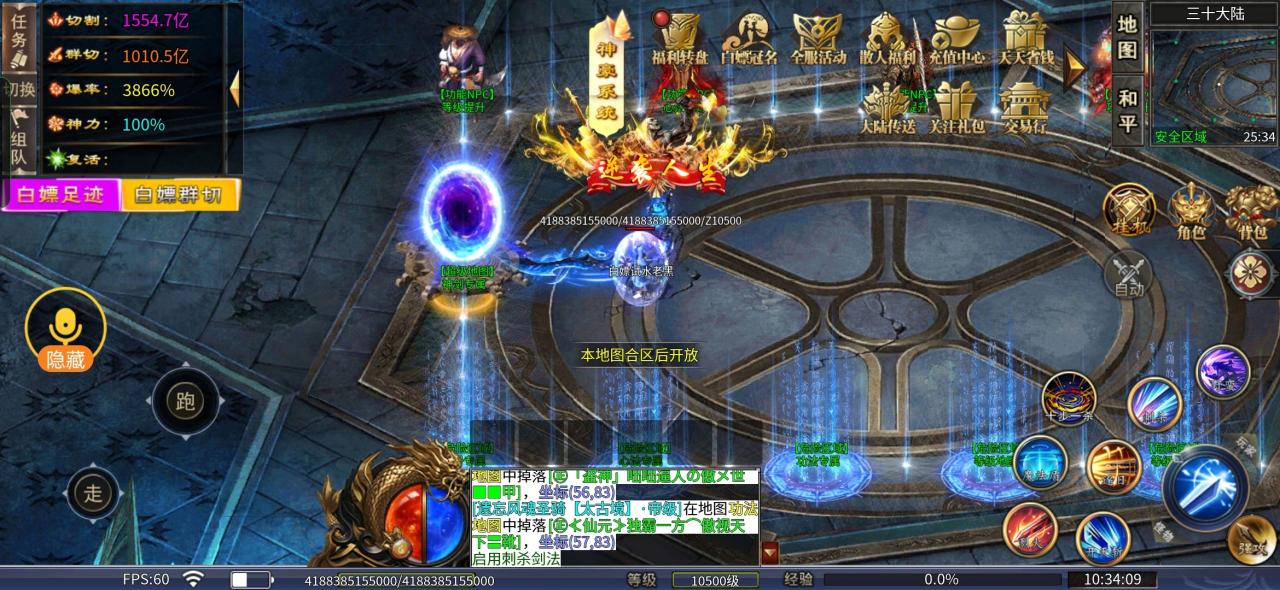Image resolution: width=1280 pixels, height=590 pixels.
Task: Open the 地图 map button
Action: point(1127,36)
